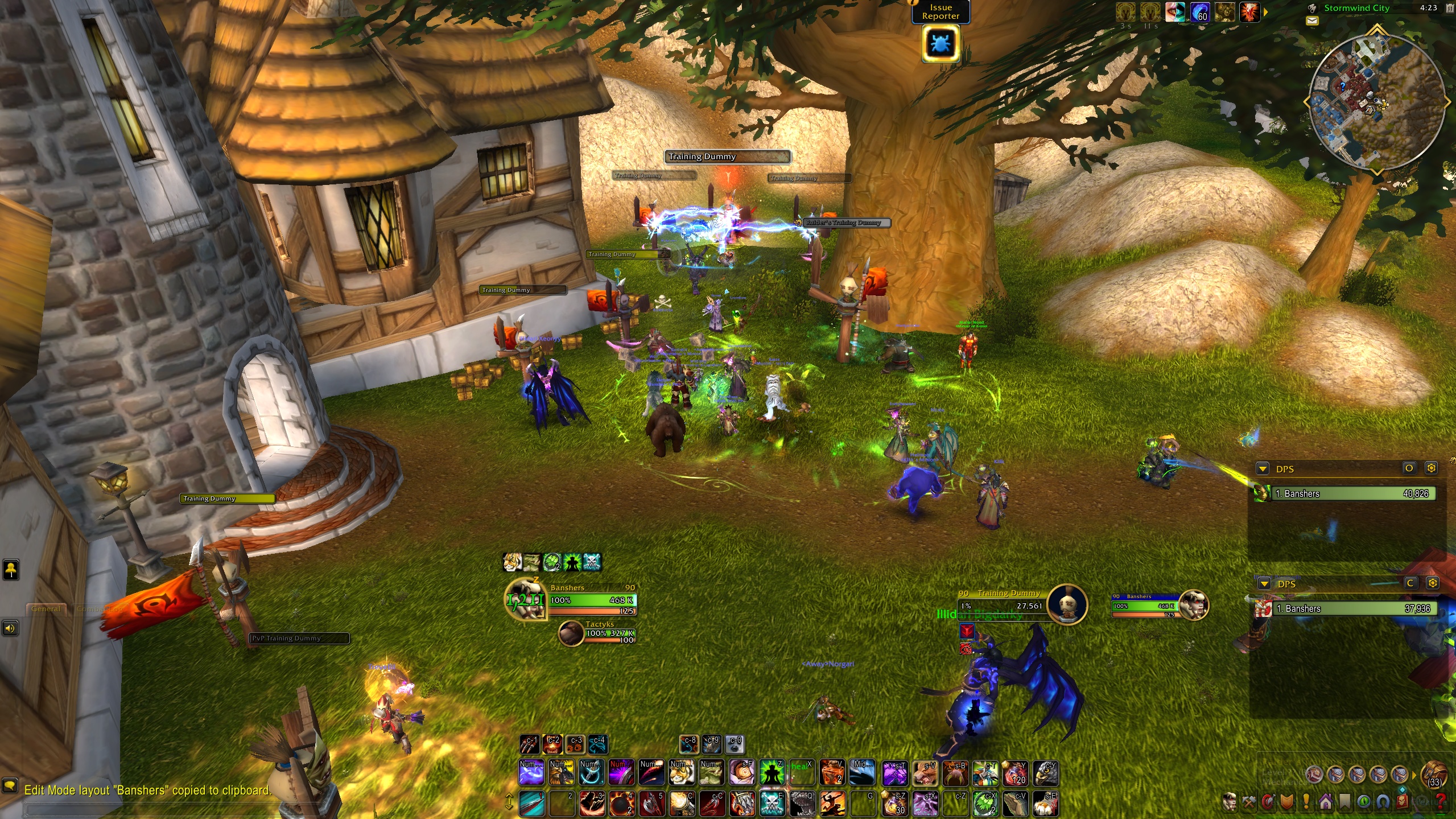Click the Issue Reporter bug button
Image resolution: width=1456 pixels, height=819 pixels.
(941, 44)
